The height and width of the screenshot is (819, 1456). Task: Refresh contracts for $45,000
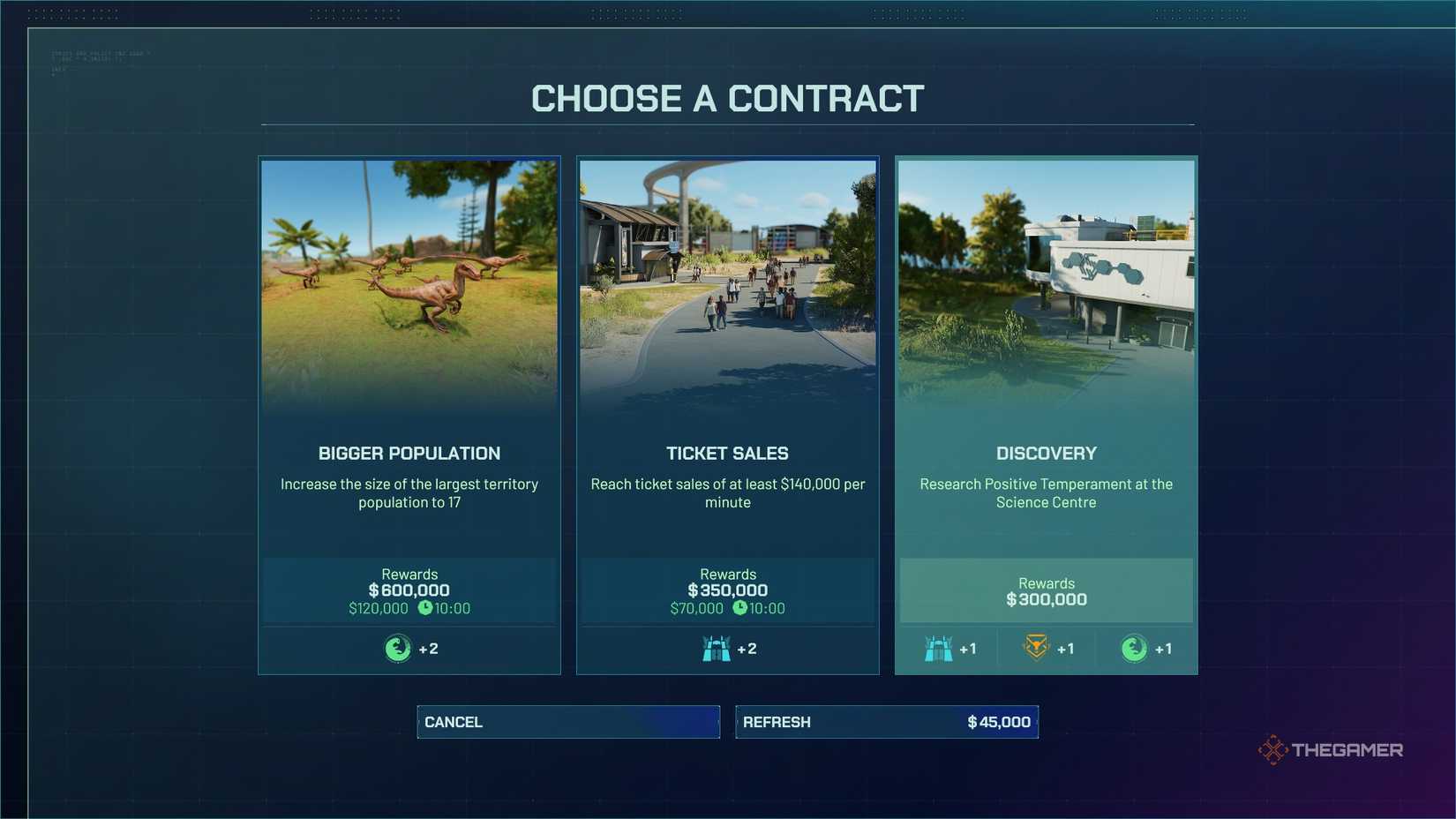coord(886,721)
